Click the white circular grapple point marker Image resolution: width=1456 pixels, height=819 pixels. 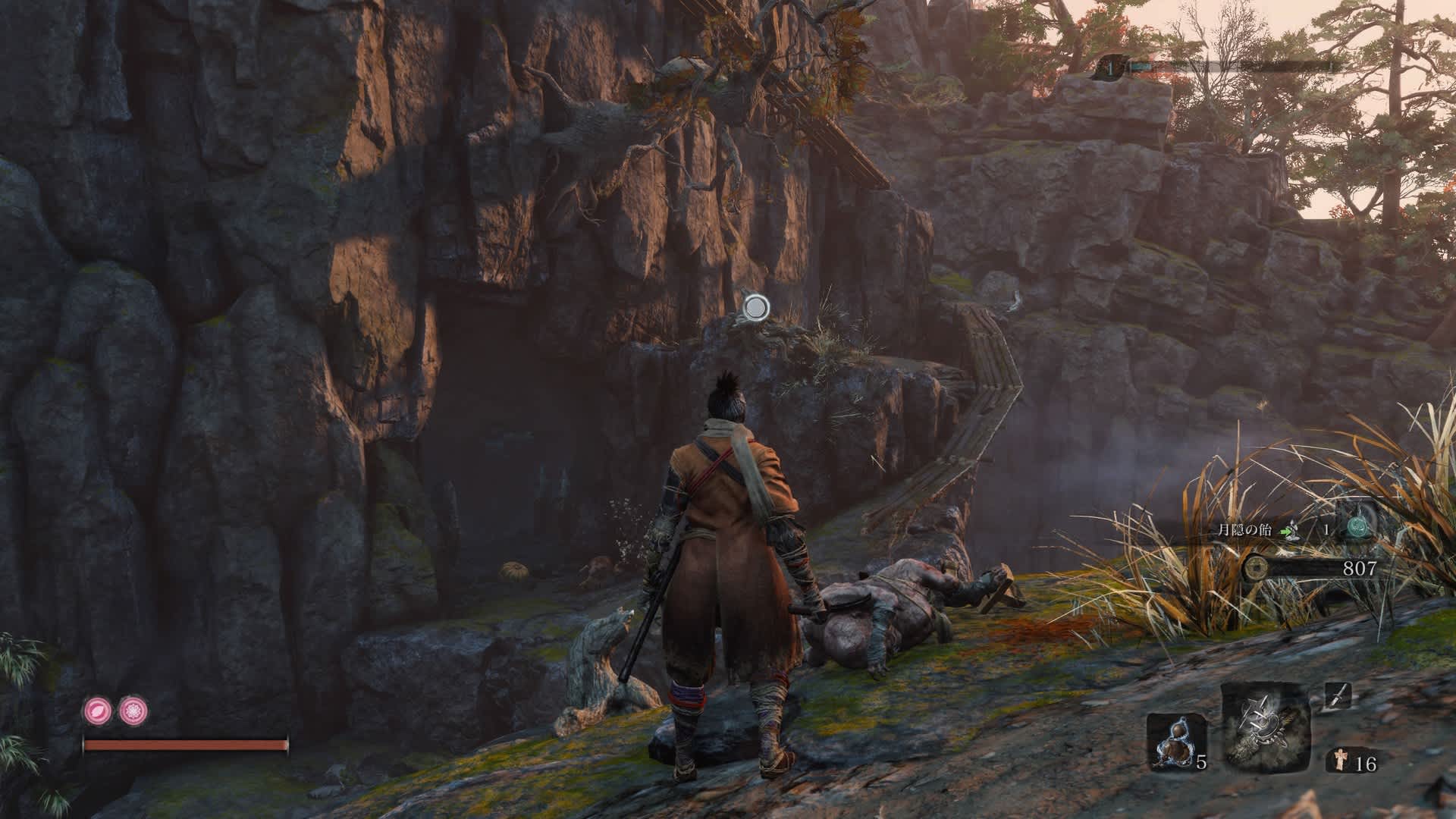click(755, 307)
